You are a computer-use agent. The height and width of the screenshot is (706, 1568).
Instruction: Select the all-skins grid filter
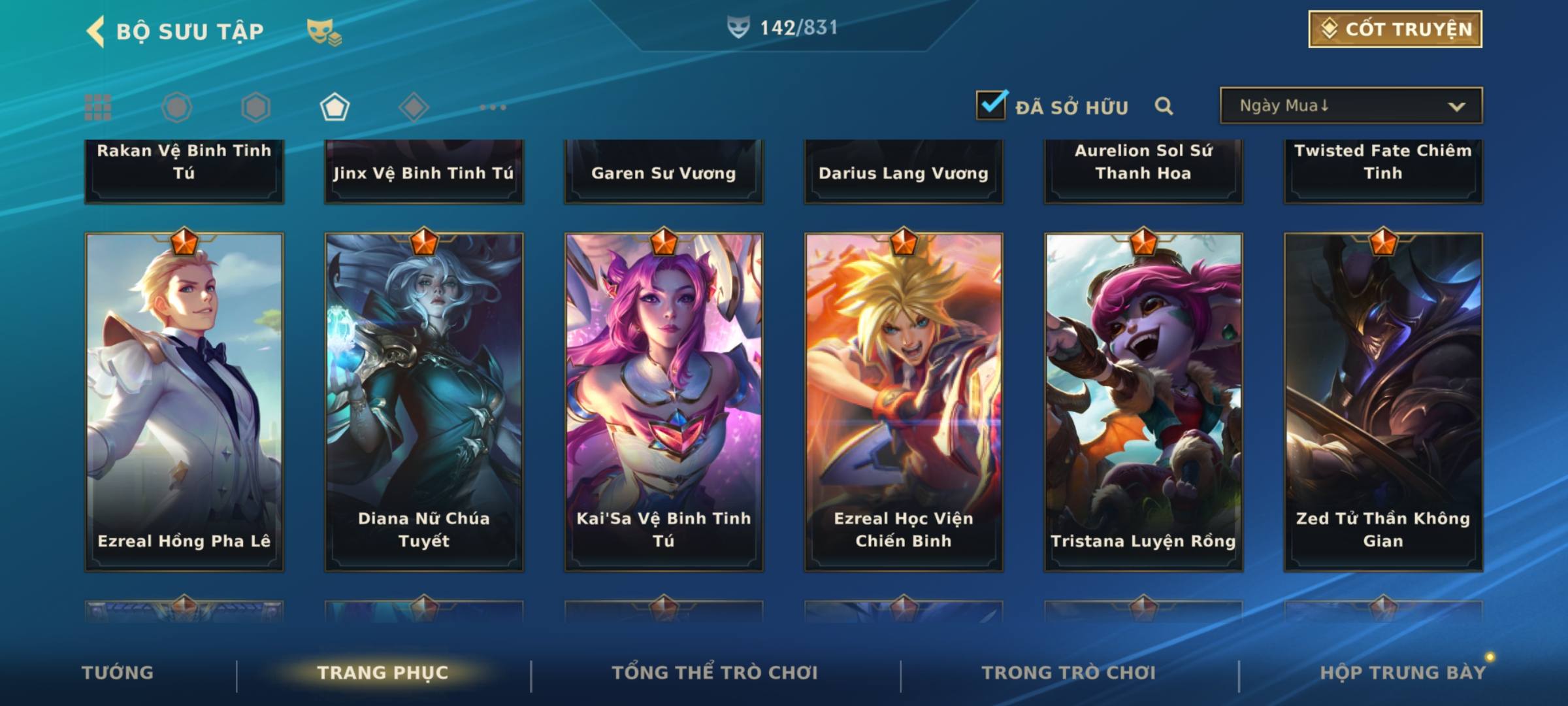(x=98, y=107)
